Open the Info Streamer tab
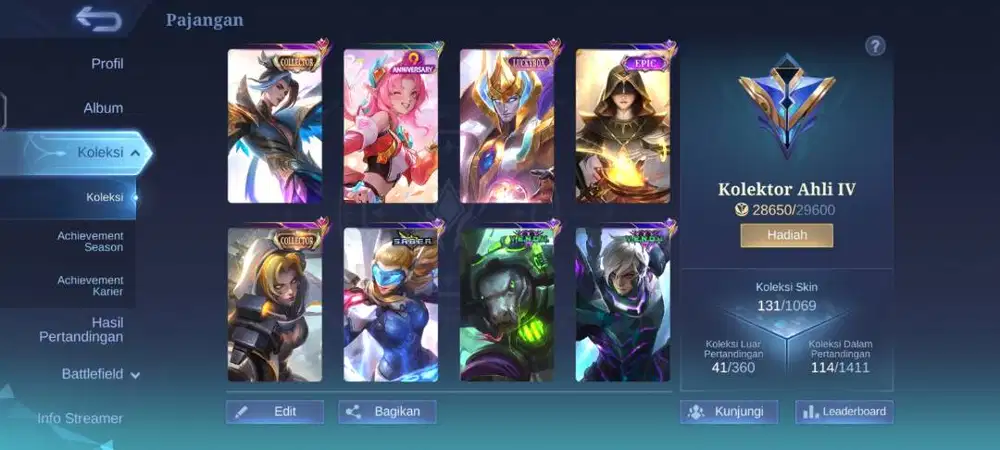 point(80,418)
